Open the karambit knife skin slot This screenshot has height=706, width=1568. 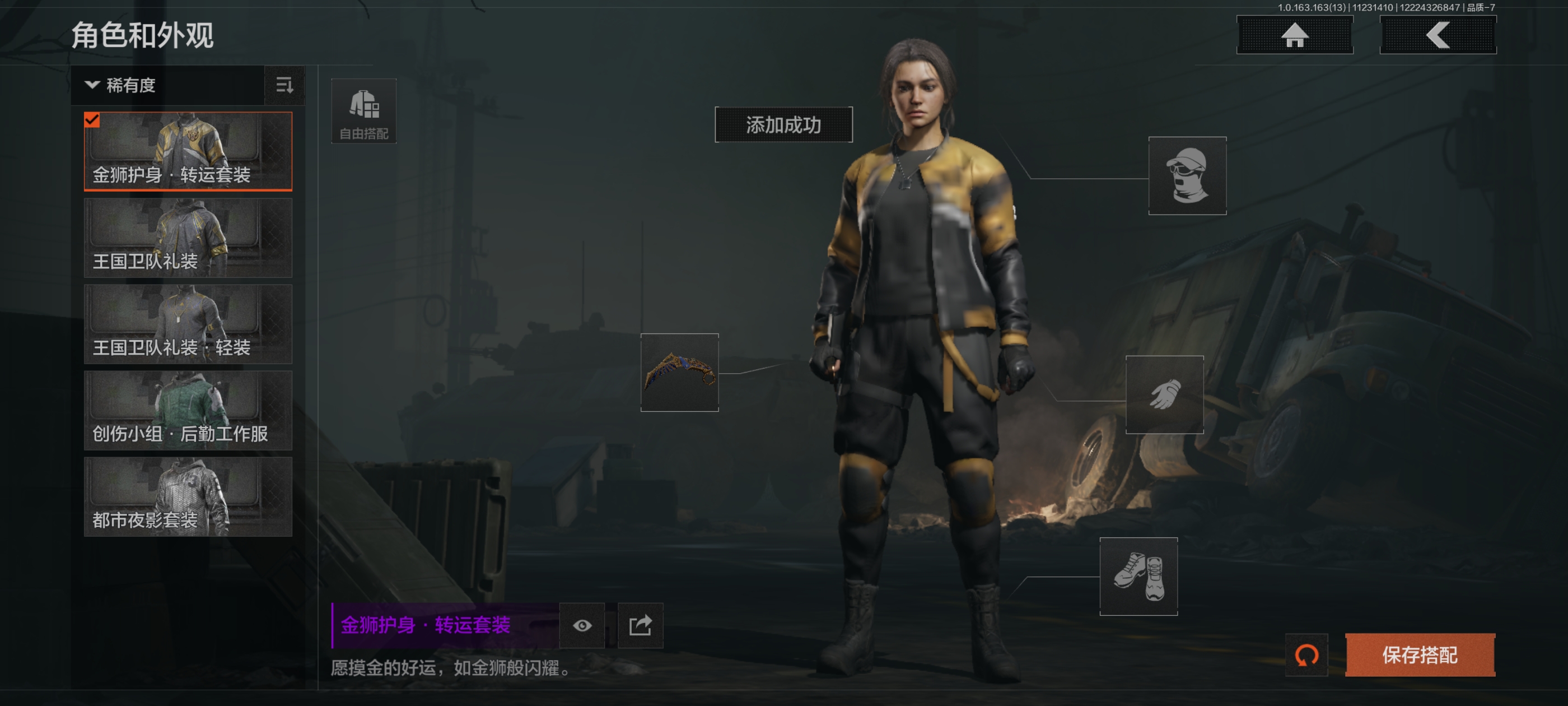[x=679, y=372]
